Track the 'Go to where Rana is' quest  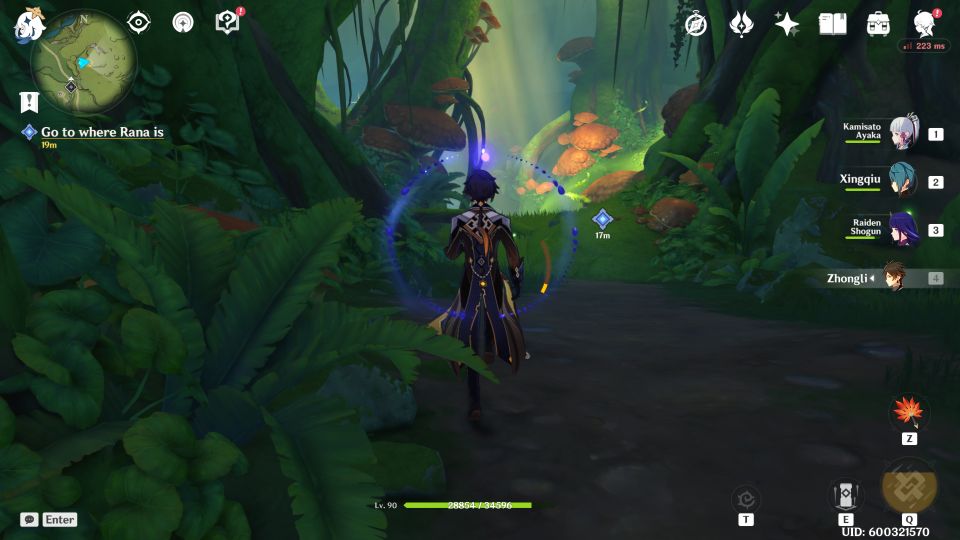click(101, 132)
